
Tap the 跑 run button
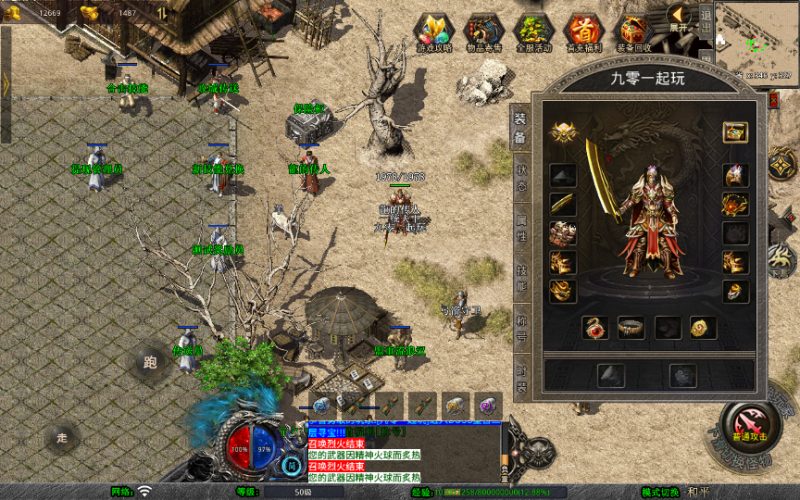(x=150, y=362)
